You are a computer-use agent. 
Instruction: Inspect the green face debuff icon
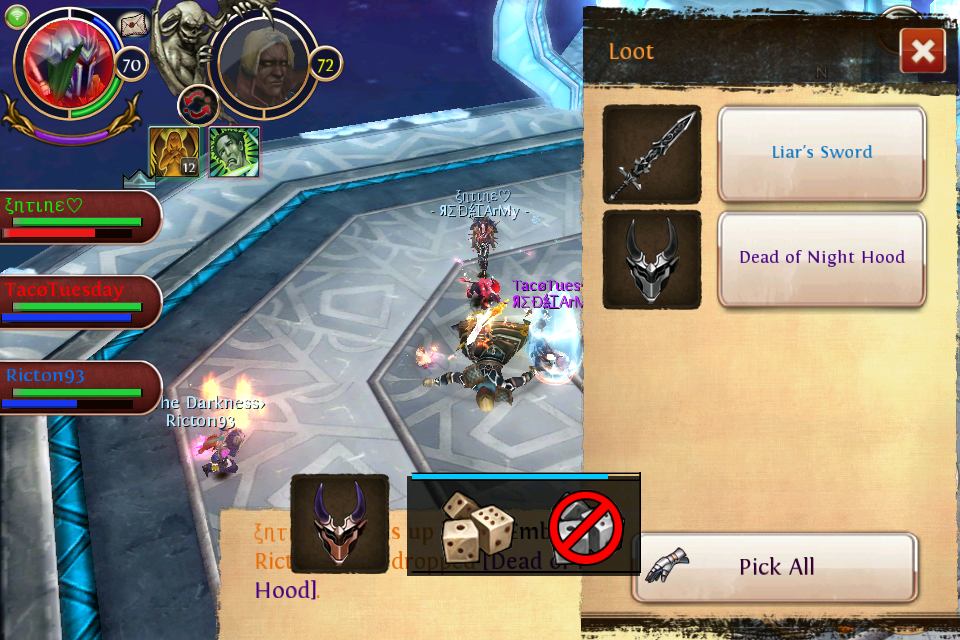point(234,151)
